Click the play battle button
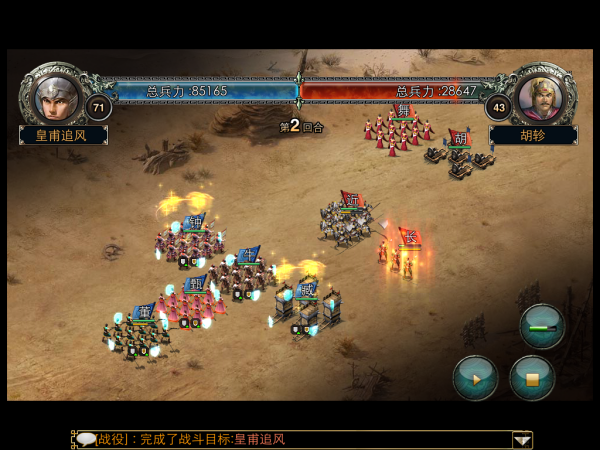Viewport: 600px width, 450px height. [475, 378]
